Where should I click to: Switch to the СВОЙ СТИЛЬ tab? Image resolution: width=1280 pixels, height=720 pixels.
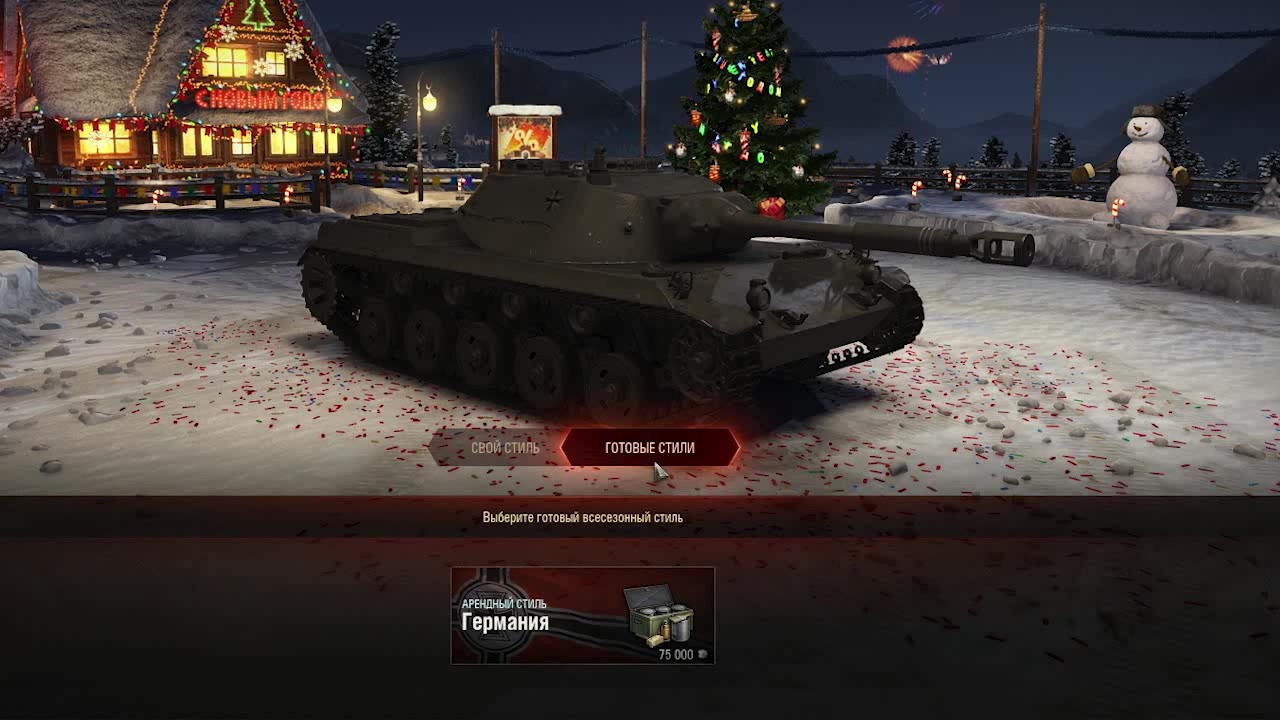pyautogui.click(x=504, y=448)
